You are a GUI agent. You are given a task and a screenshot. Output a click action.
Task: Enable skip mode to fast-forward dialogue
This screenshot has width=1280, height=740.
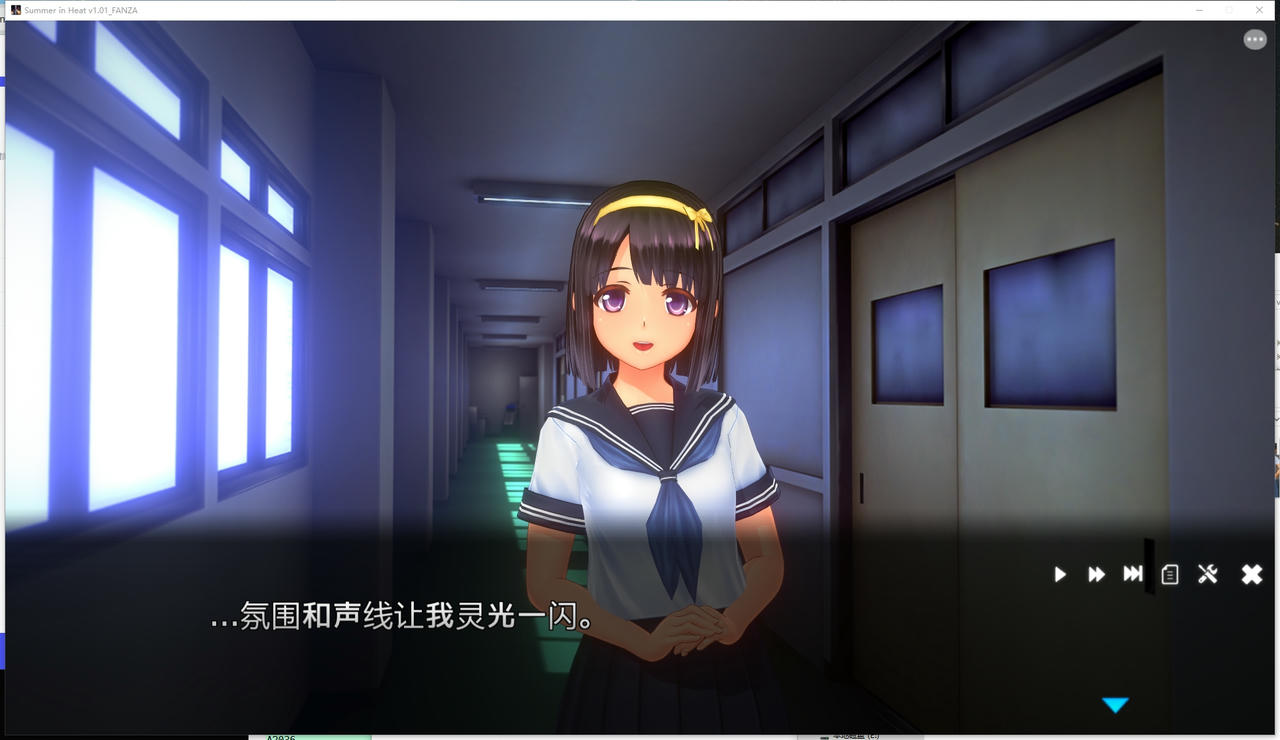(1096, 574)
